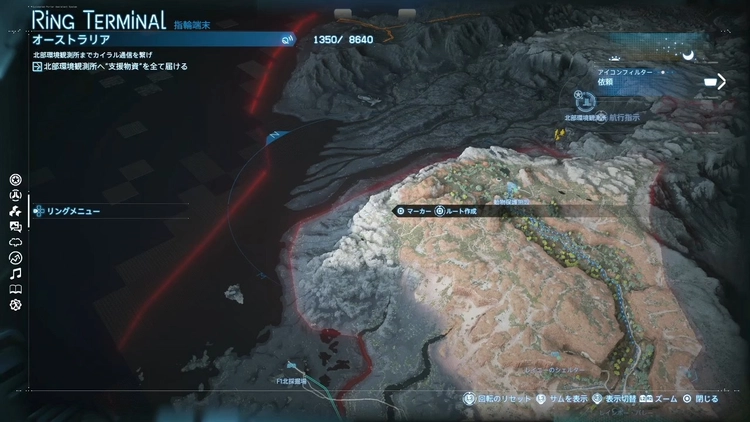Open the ring menu (リングメニュー) entry
The height and width of the screenshot is (422, 750).
(x=72, y=211)
